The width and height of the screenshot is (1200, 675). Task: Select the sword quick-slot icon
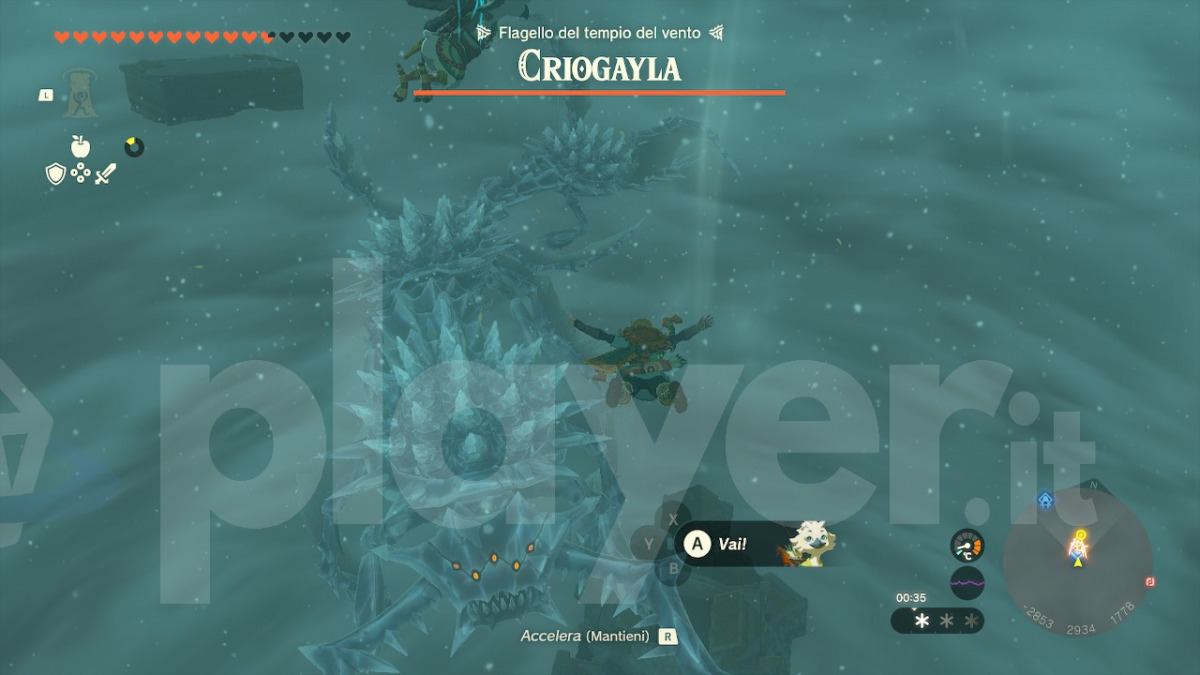[106, 174]
